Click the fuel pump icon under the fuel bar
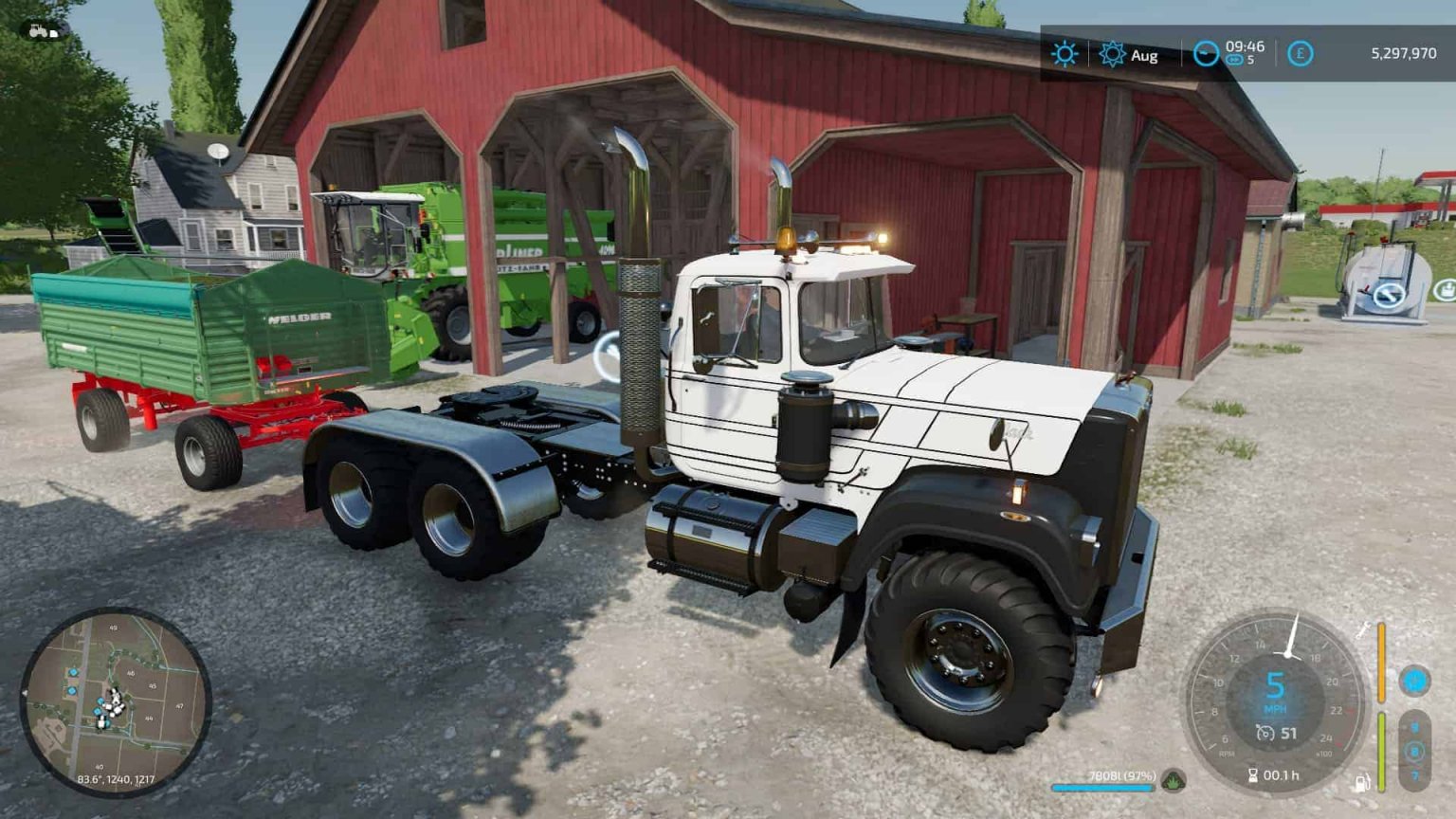This screenshot has width=1456, height=819. coord(1361,782)
